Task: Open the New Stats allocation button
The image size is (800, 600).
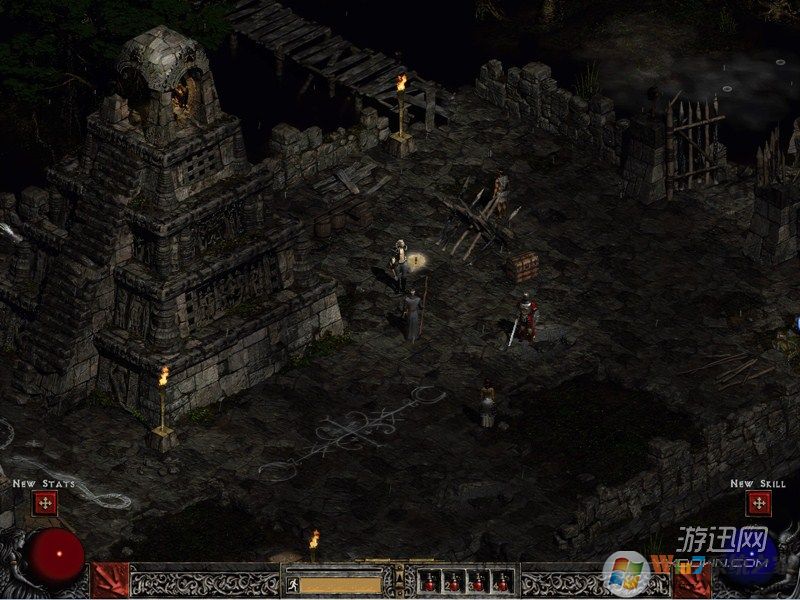Action: pyautogui.click(x=45, y=503)
